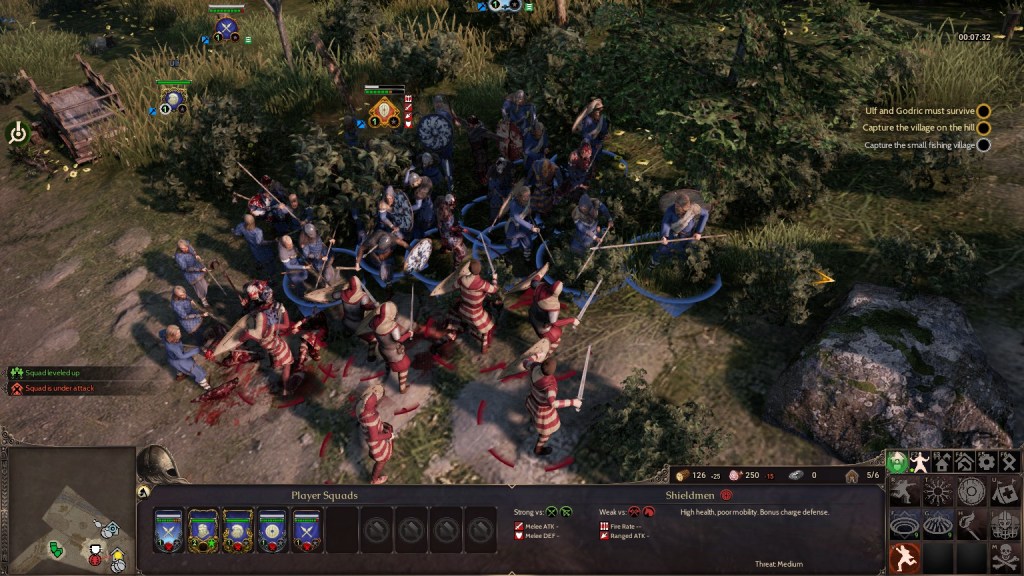Open the crossed tools tab
Viewport: 1024px width, 576px height.
coord(1007,461)
